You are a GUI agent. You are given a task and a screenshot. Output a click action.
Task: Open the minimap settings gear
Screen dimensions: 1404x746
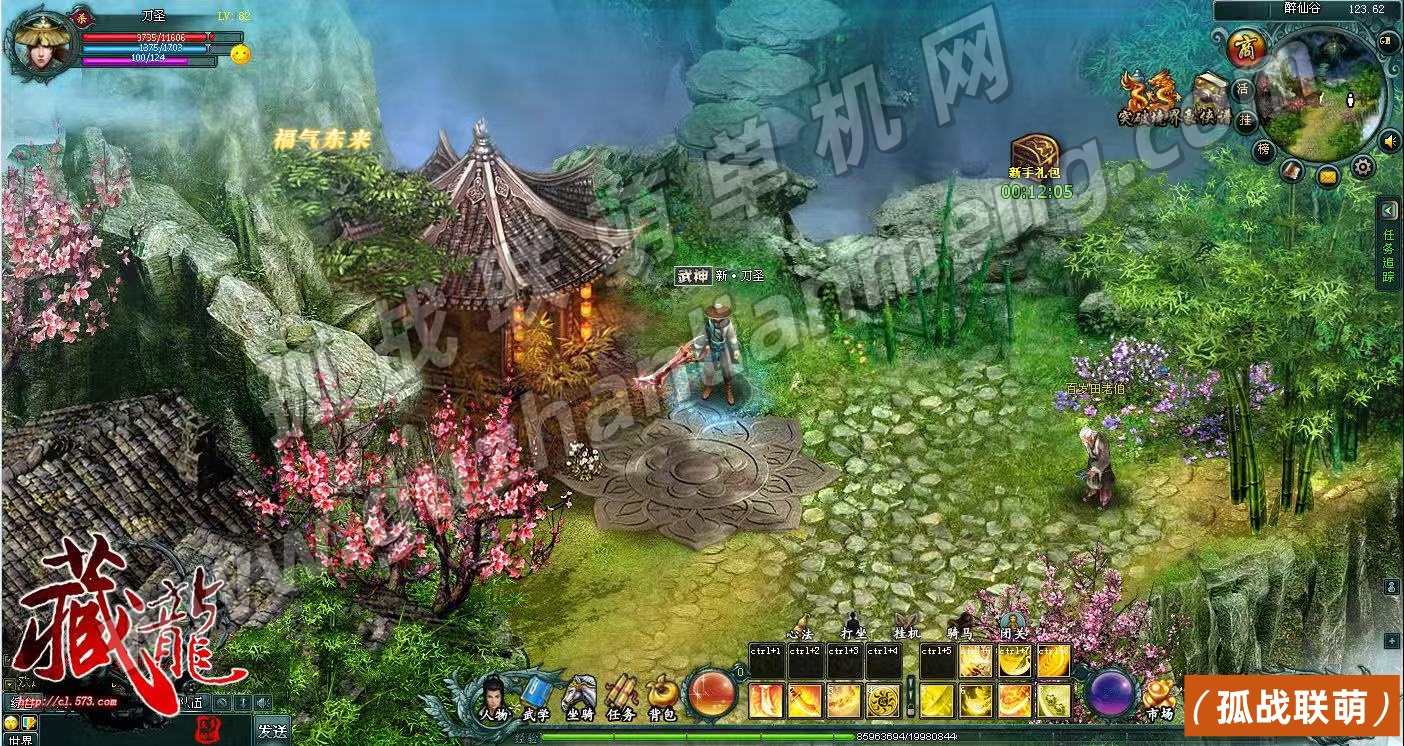pyautogui.click(x=1362, y=167)
